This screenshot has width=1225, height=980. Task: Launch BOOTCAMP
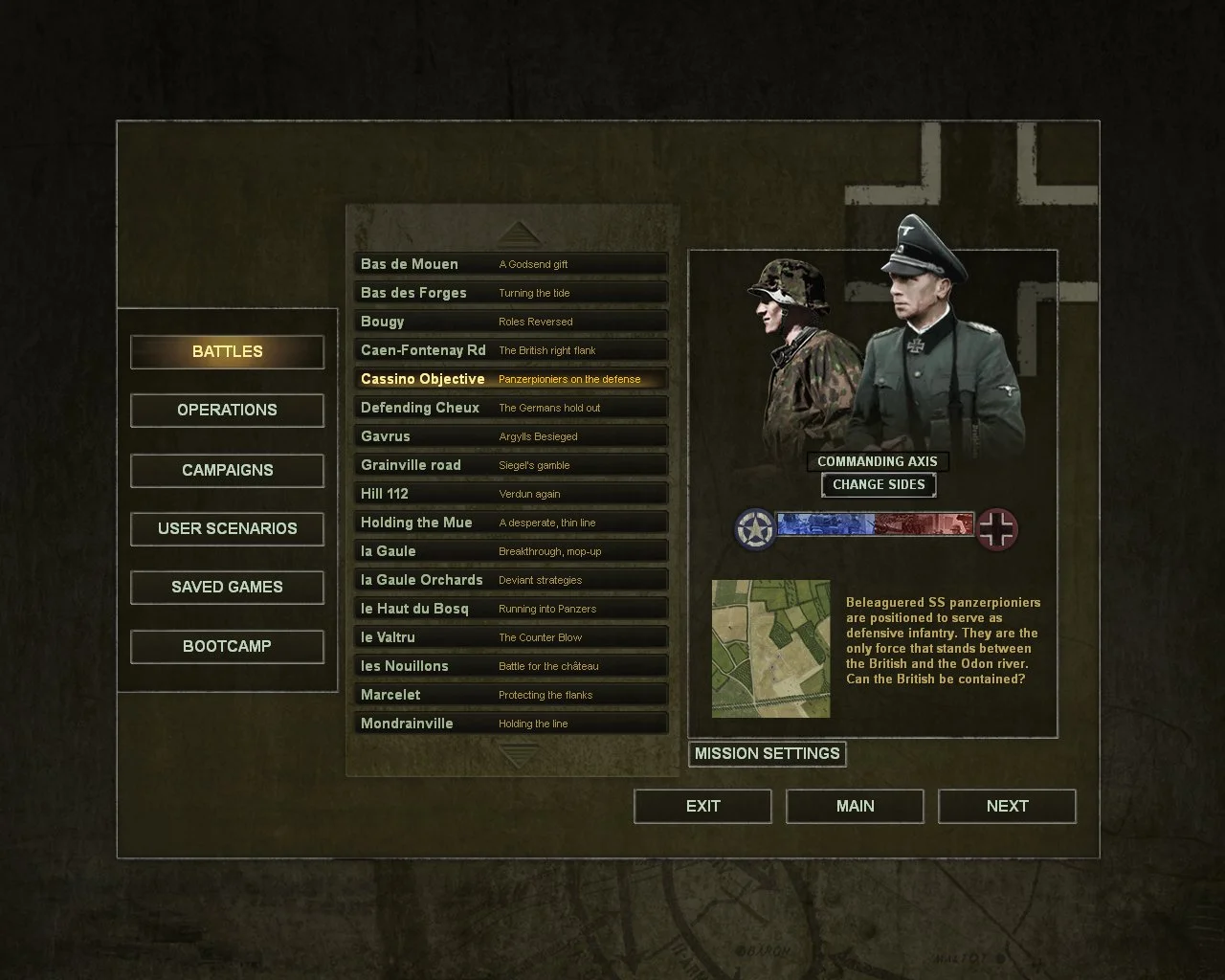coord(227,646)
